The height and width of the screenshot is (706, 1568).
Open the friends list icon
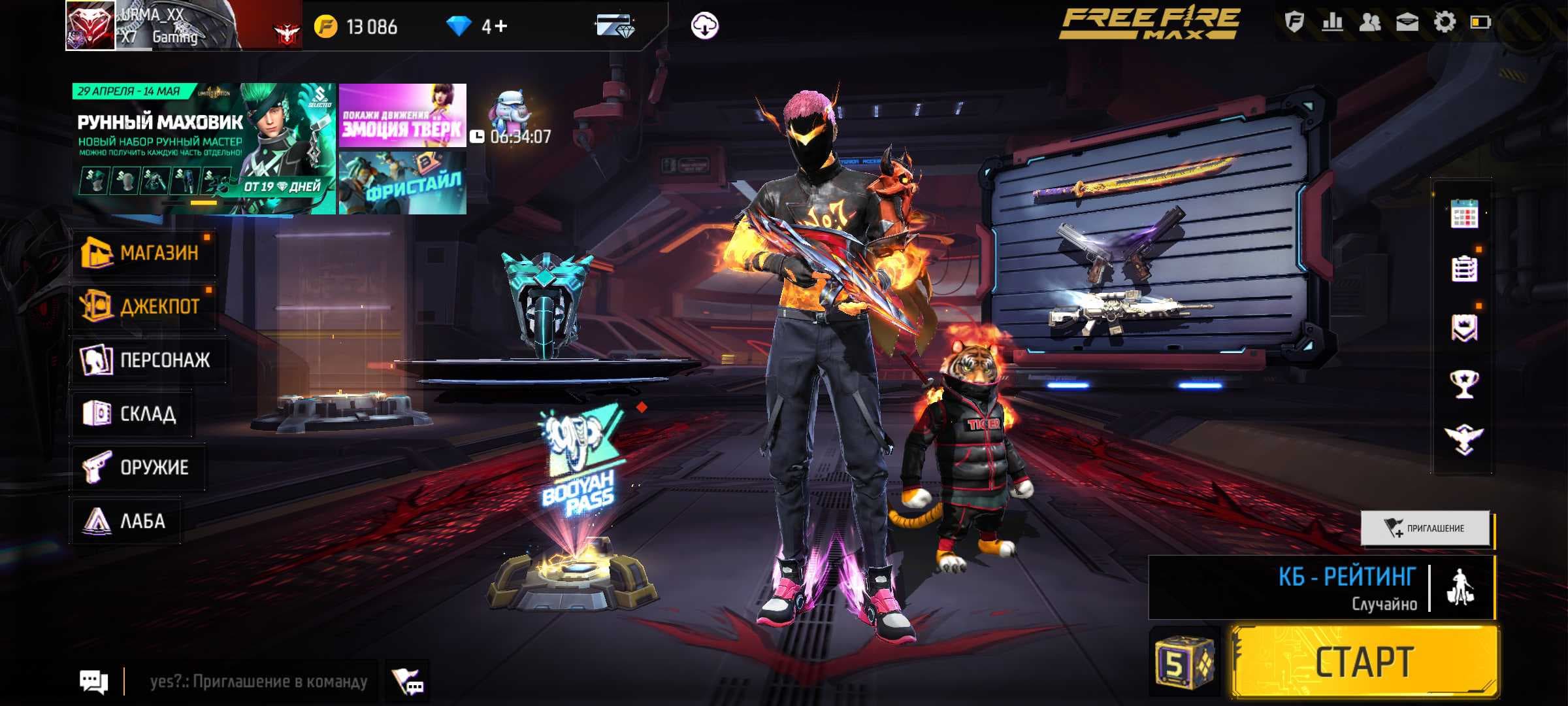pyautogui.click(x=1369, y=23)
